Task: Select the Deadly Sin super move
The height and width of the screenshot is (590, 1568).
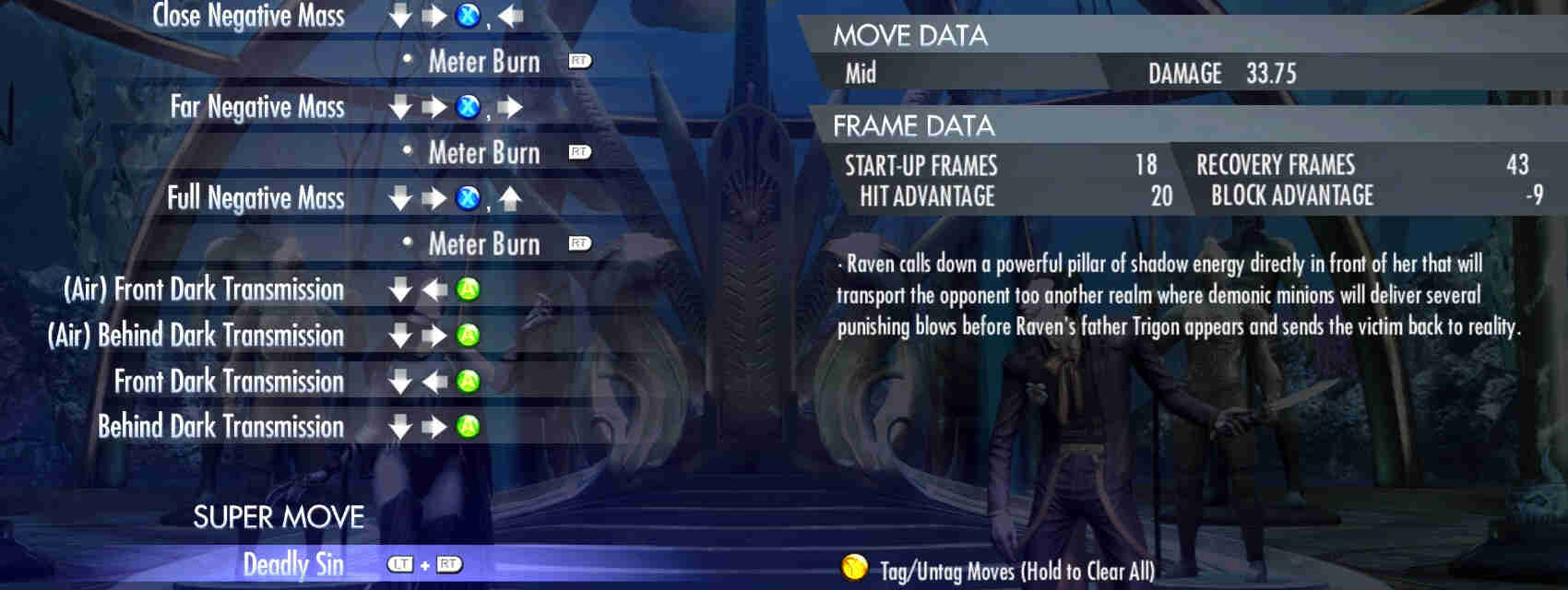Action: 292,564
